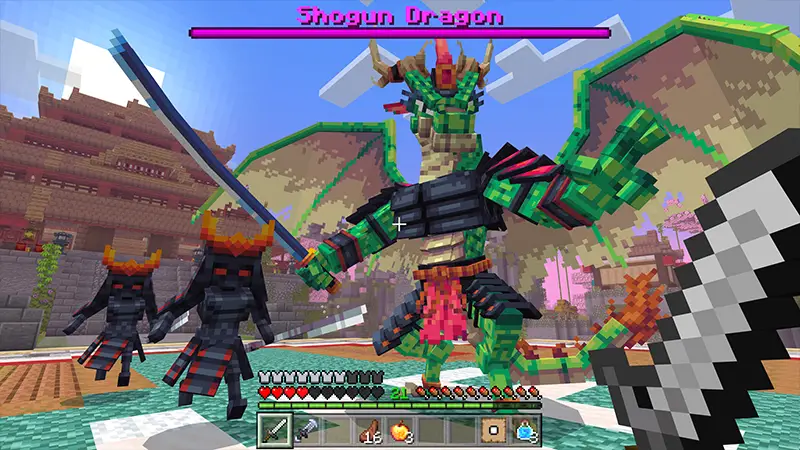The width and height of the screenshot is (800, 450).
Task: Choose the golden apple hotbar slot
Action: pos(400,430)
